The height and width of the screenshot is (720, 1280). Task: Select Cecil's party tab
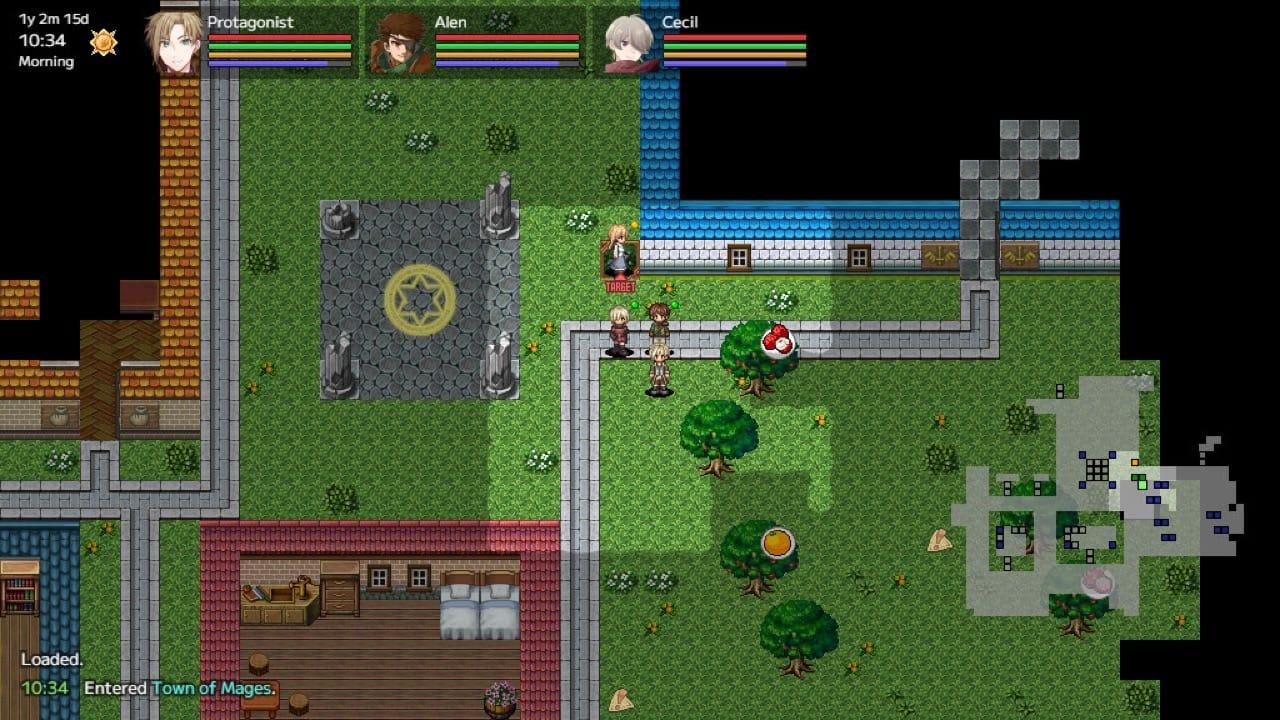pyautogui.click(x=700, y=44)
